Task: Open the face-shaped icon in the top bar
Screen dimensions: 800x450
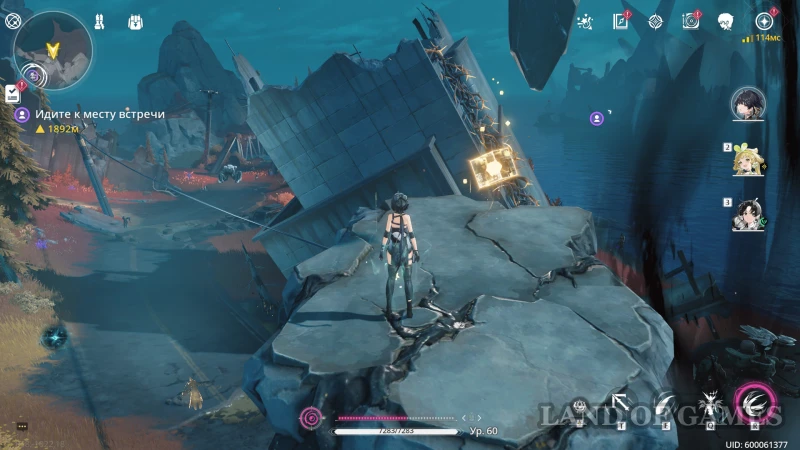Action: tap(727, 21)
